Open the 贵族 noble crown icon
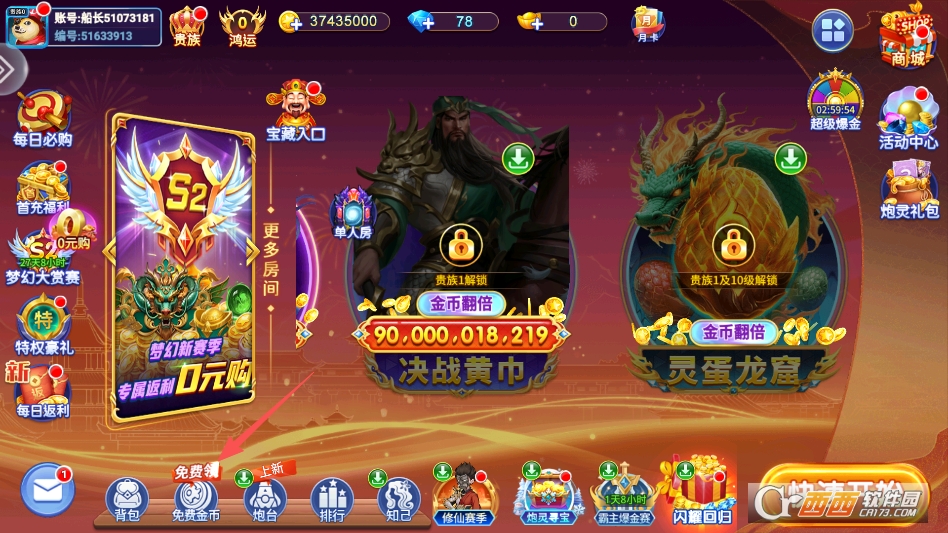 coord(187,26)
